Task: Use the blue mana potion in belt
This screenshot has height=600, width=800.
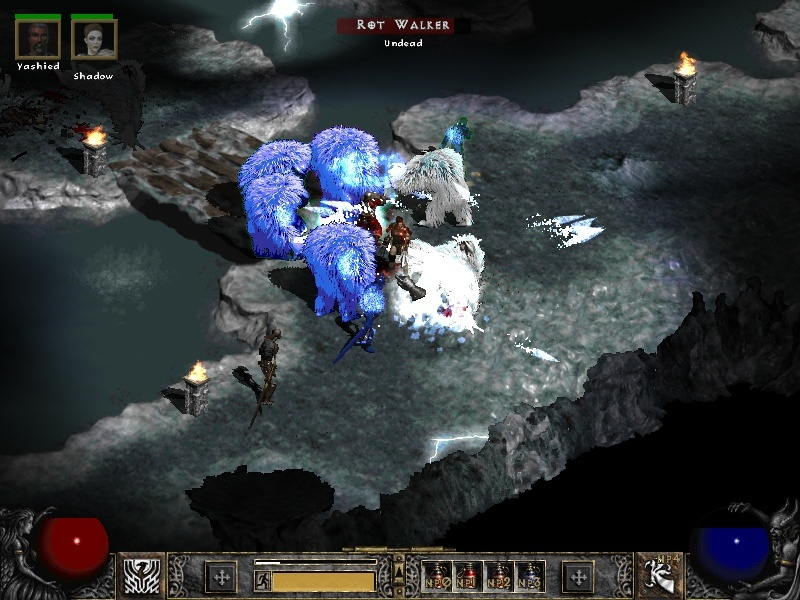Action: tap(531, 576)
